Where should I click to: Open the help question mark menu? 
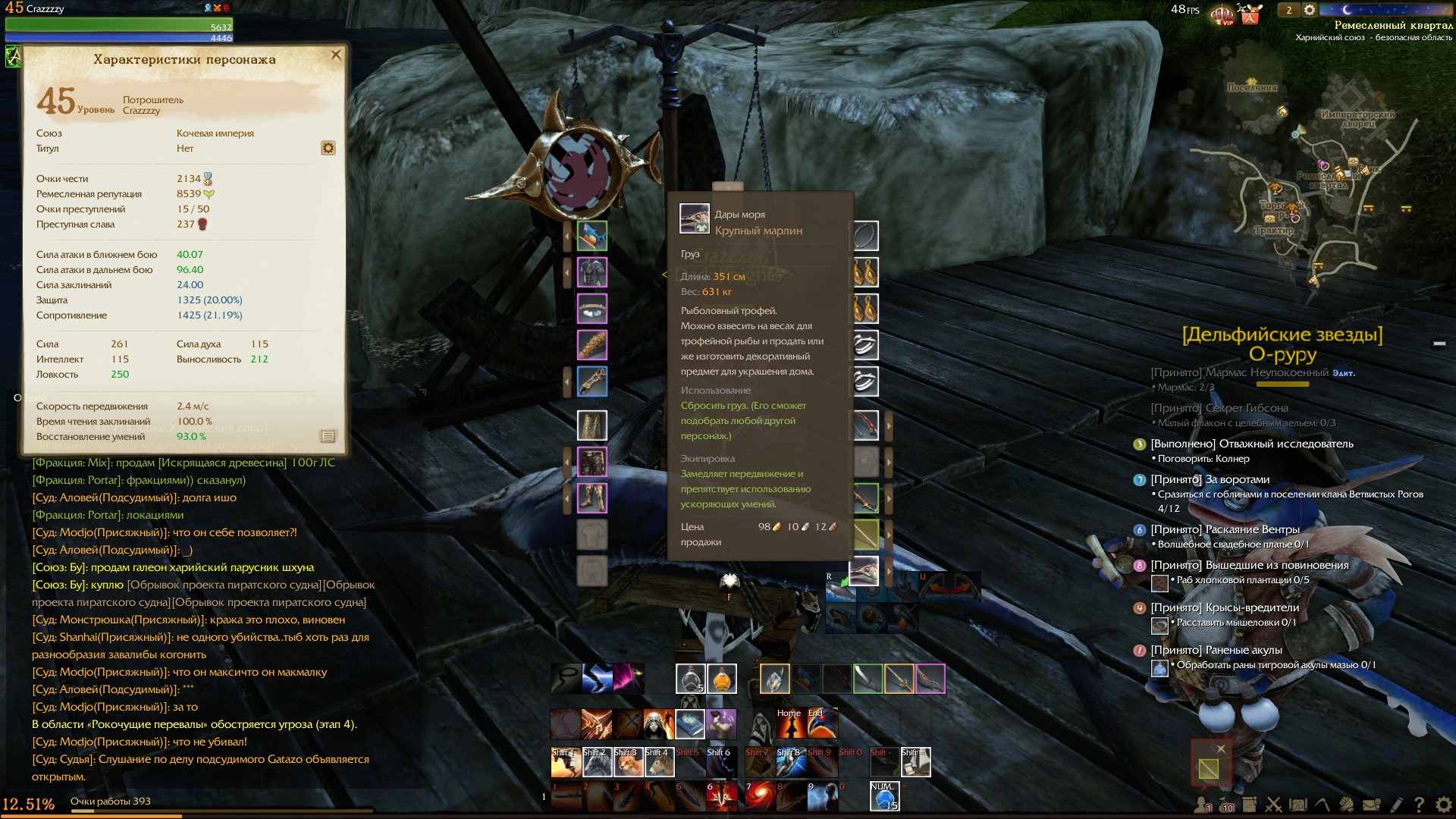(x=1419, y=805)
